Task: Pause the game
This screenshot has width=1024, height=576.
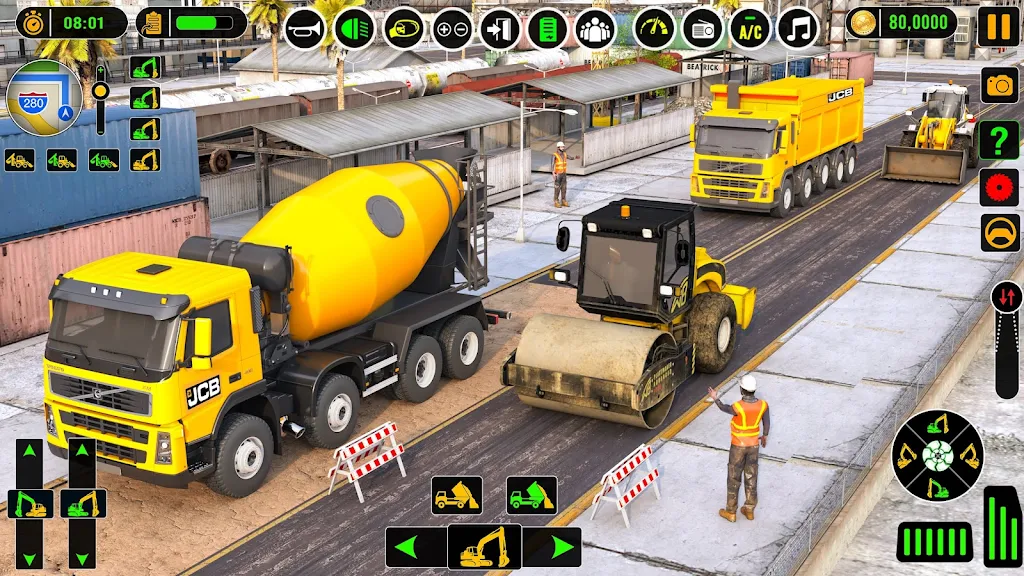Action: (997, 26)
